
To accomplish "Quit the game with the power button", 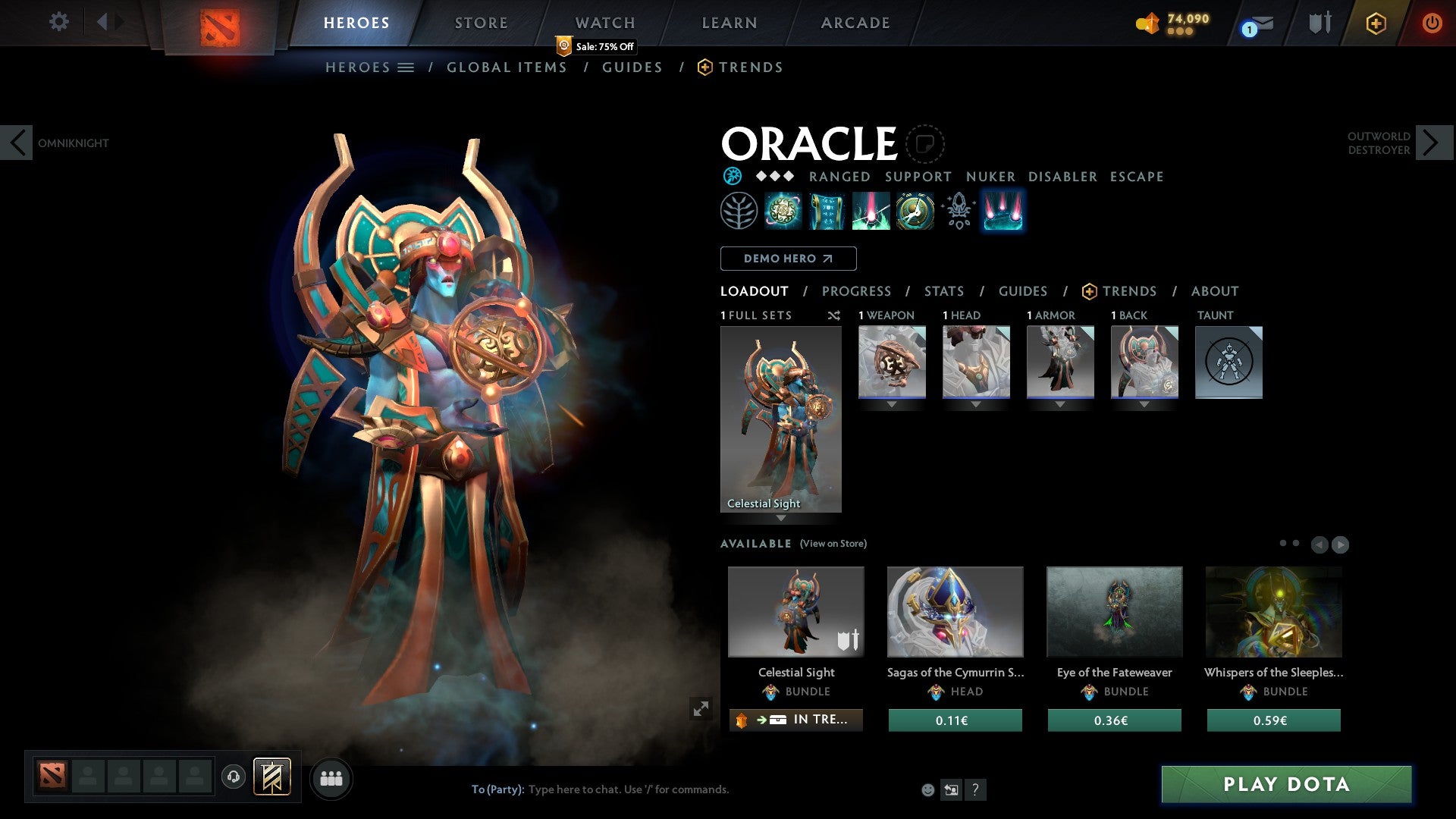I will coord(1432,23).
